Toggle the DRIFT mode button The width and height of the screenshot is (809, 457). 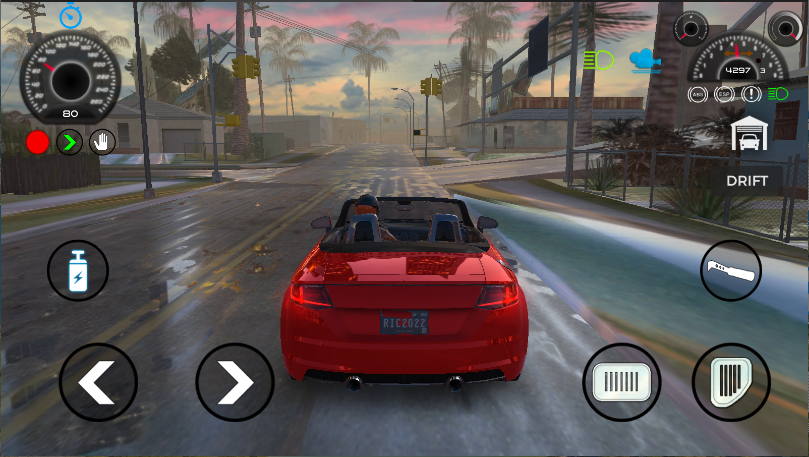tap(747, 181)
